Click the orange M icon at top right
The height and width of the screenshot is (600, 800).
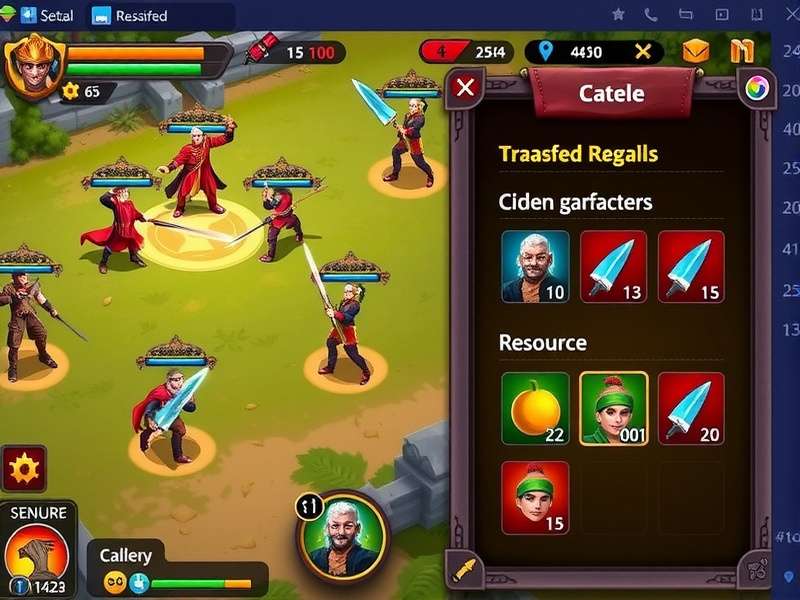741,52
